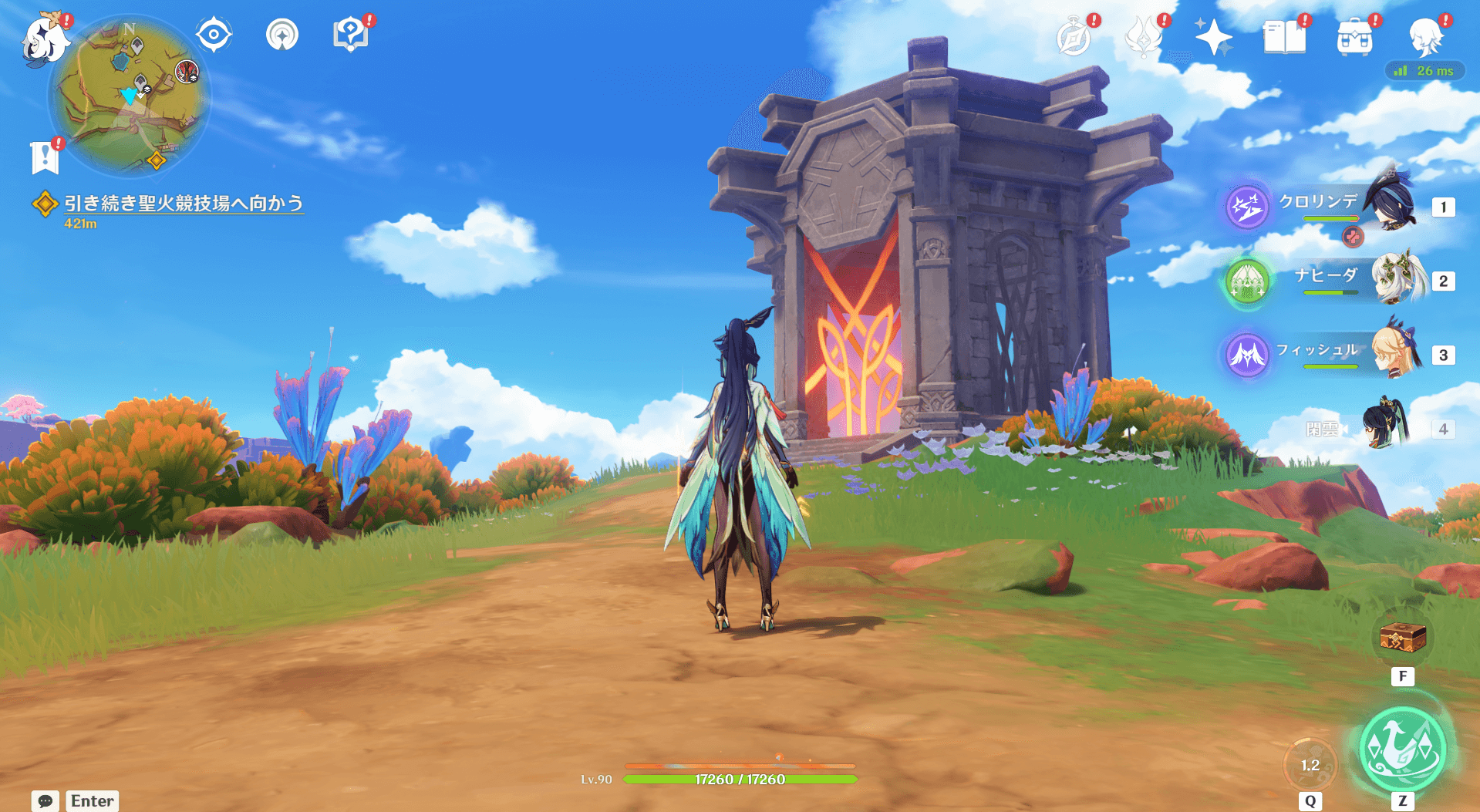The height and width of the screenshot is (812, 1480).
Task: Open the adventurer handbook book icon
Action: point(1284,37)
